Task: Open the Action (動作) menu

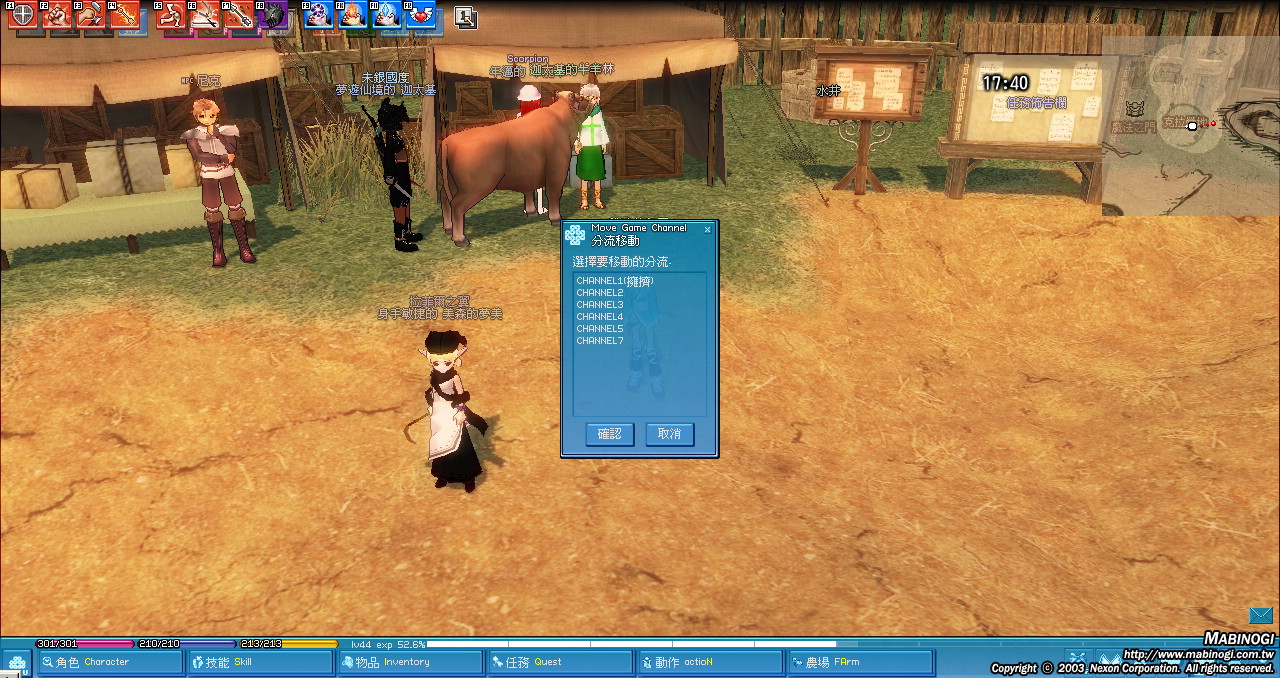Action: point(710,662)
